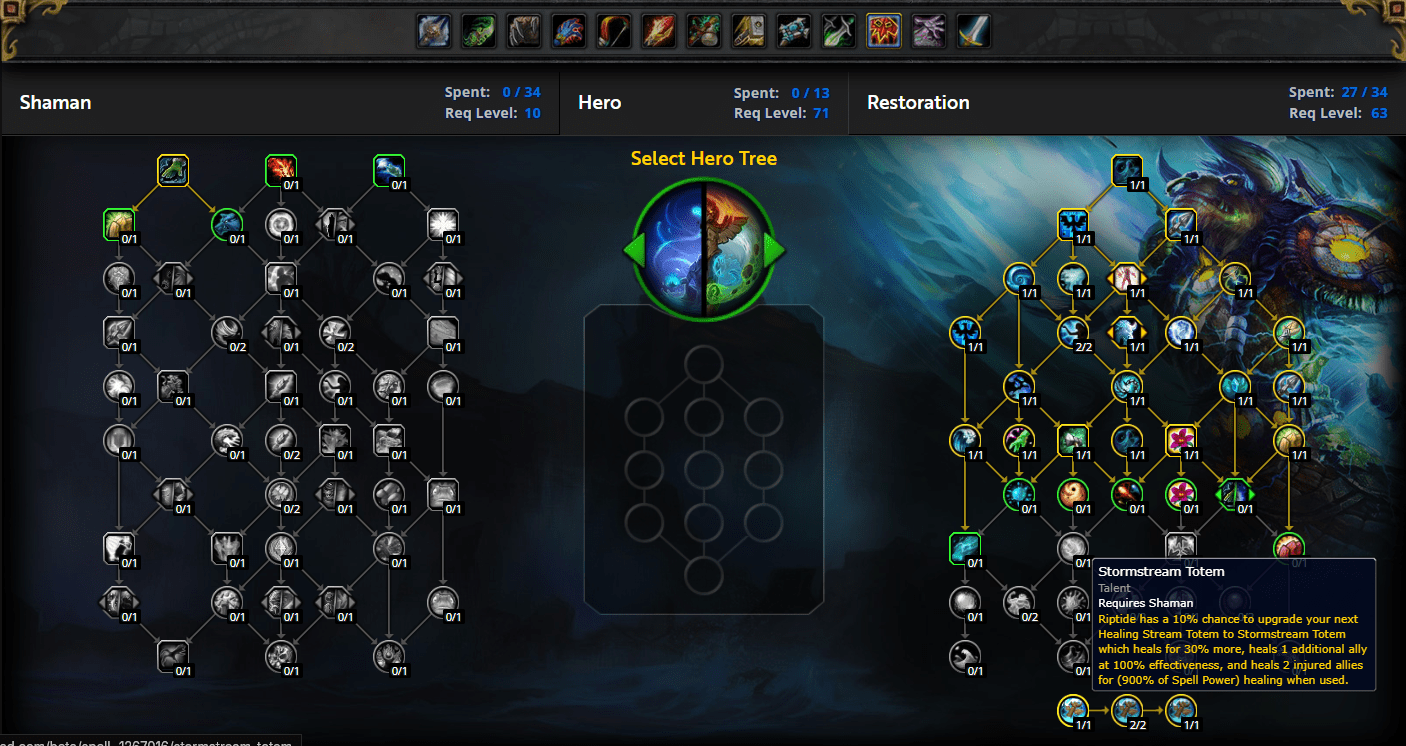Open the Select Hero Tree portrait circle
The height and width of the screenshot is (746, 1406).
coord(702,250)
